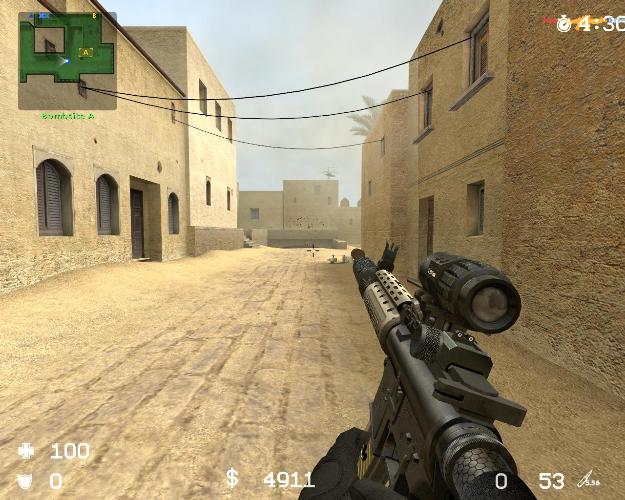Select the bombsite A marker on radar
This screenshot has width=625, height=500.
point(86,52)
